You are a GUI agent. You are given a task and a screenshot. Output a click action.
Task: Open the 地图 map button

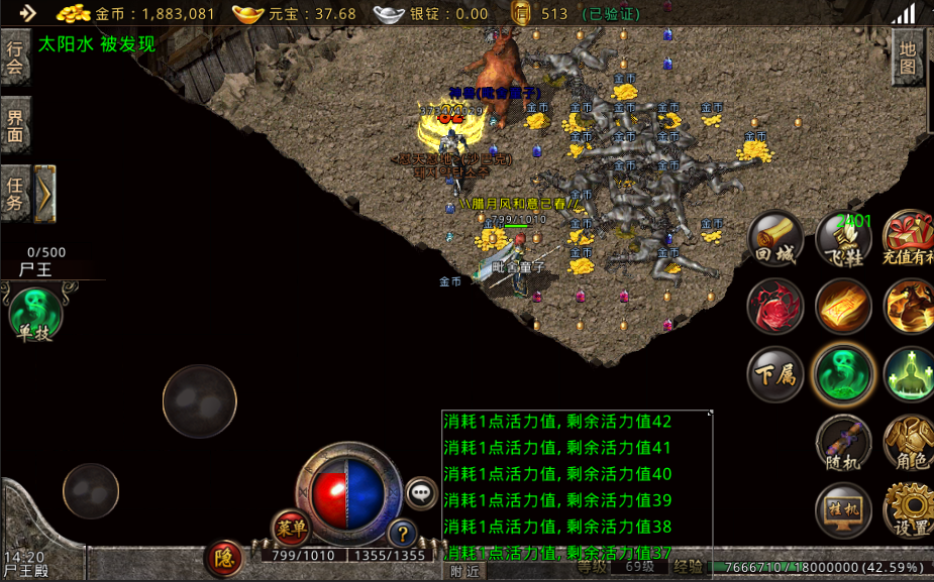pos(908,57)
